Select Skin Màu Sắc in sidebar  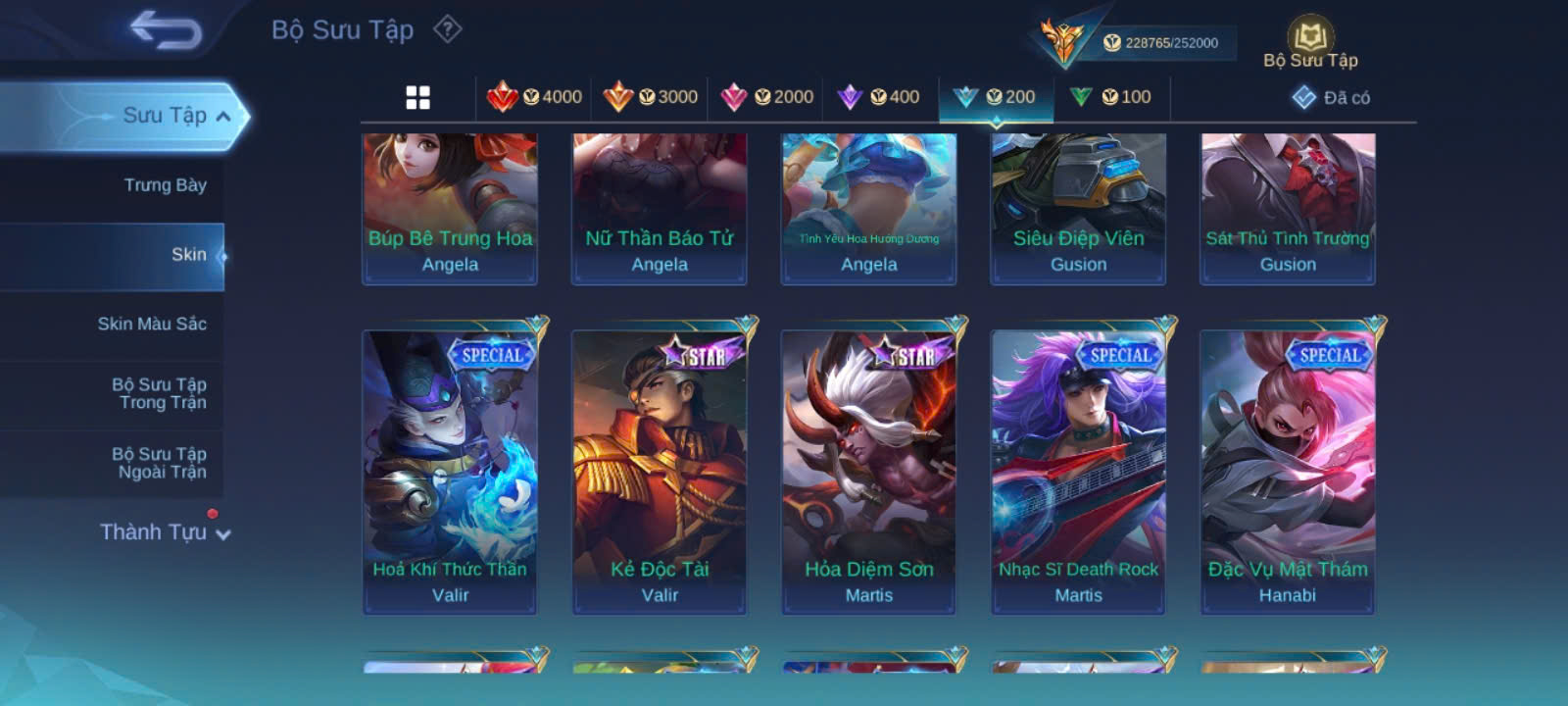tap(152, 324)
